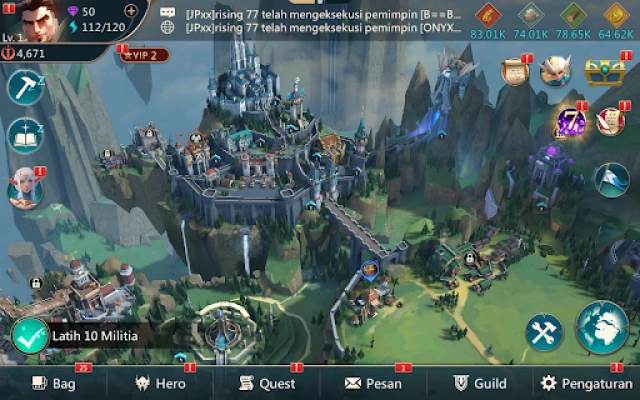
Task: Open the idle research book icon
Action: click(x=23, y=136)
